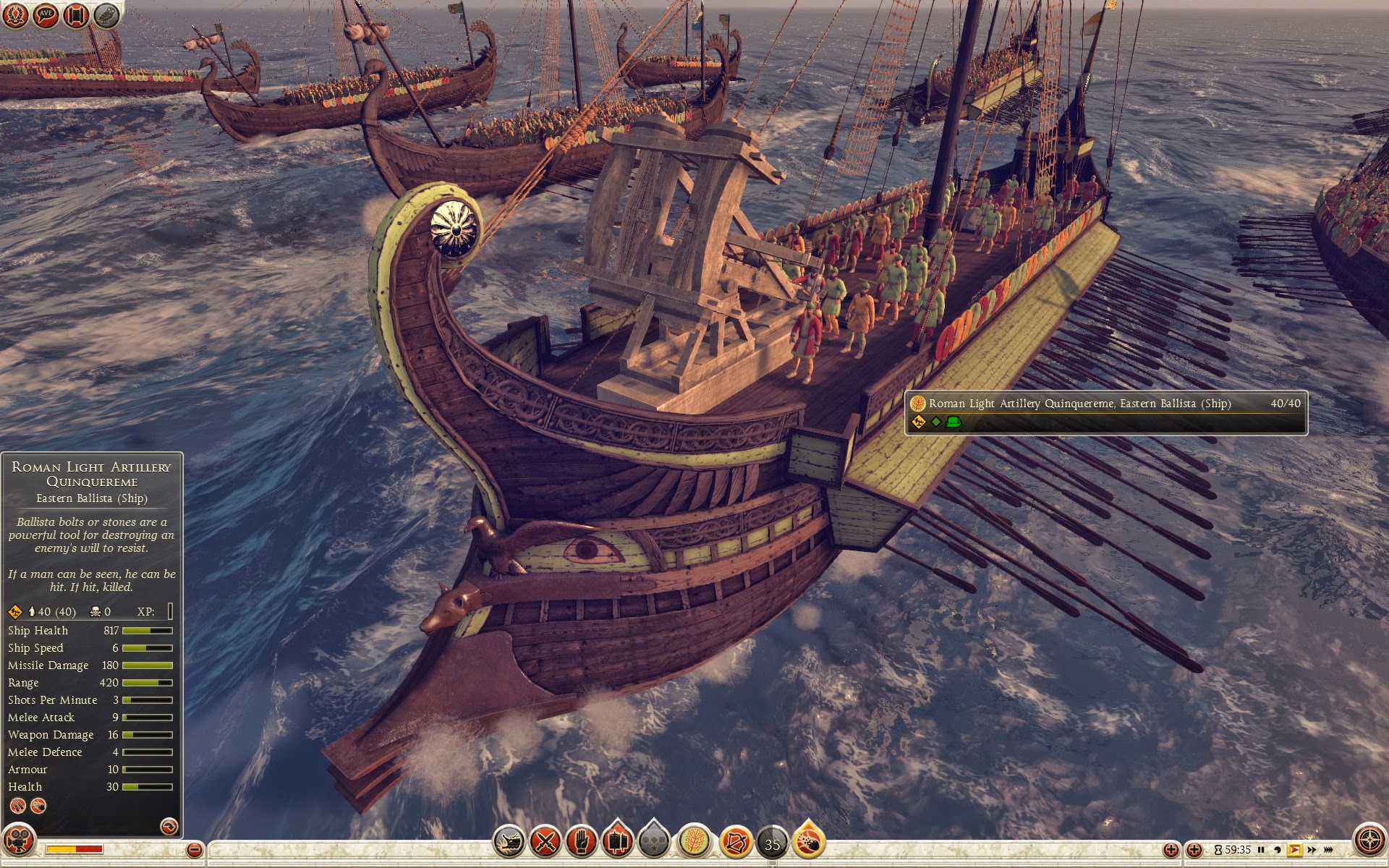Collapse the unit info panel arrow

point(169,825)
